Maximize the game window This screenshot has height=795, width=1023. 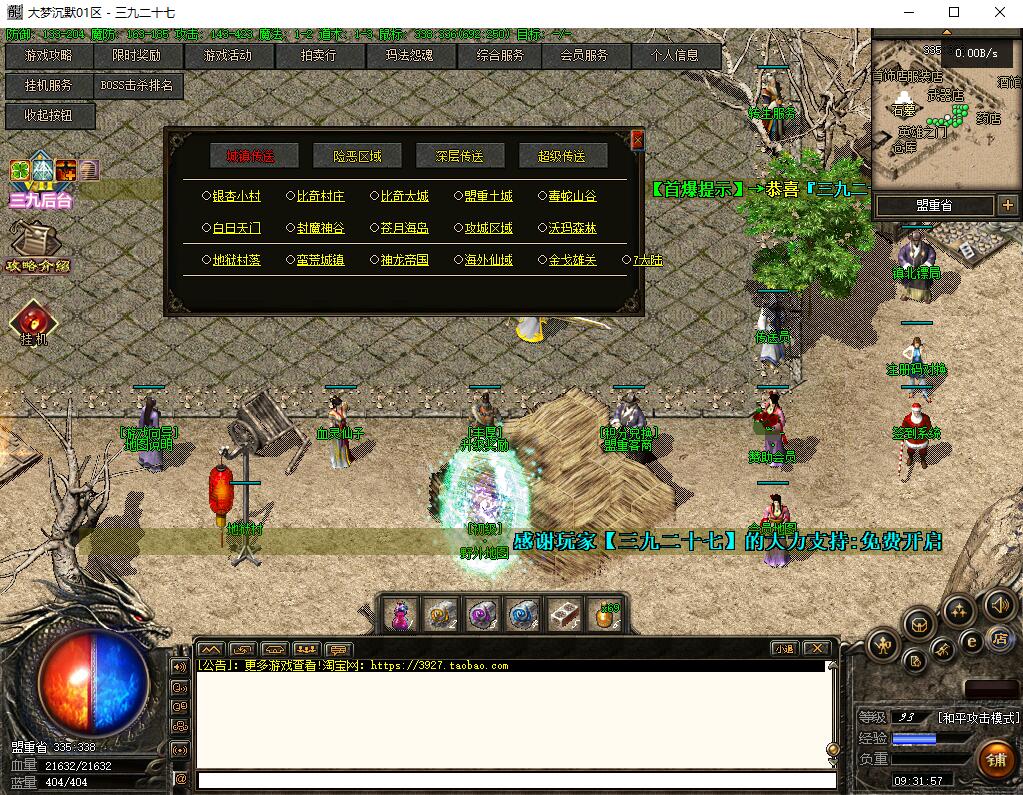coord(954,13)
